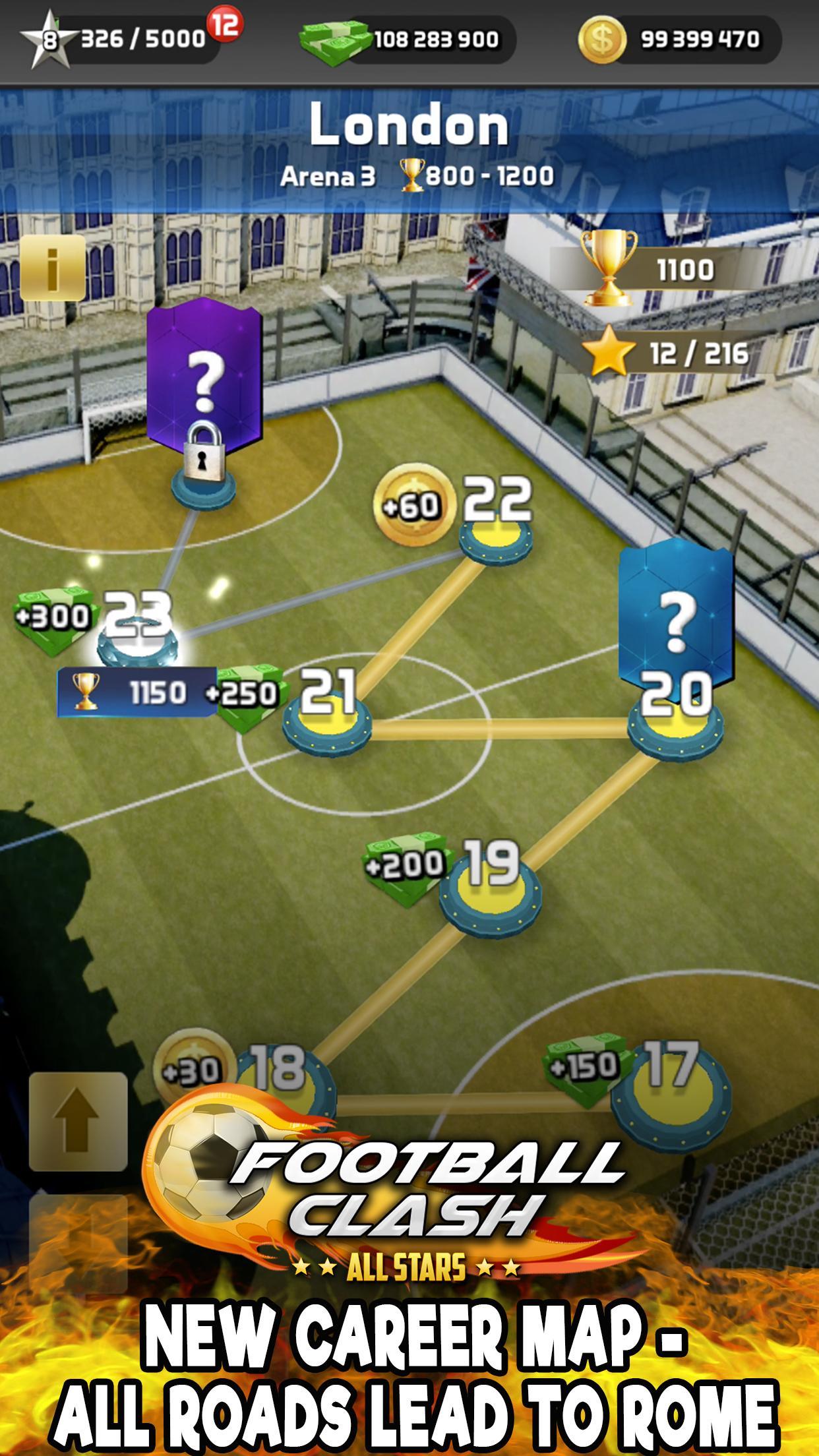819x1456 pixels.
Task: Open the green cash balance
Action: click(408, 41)
